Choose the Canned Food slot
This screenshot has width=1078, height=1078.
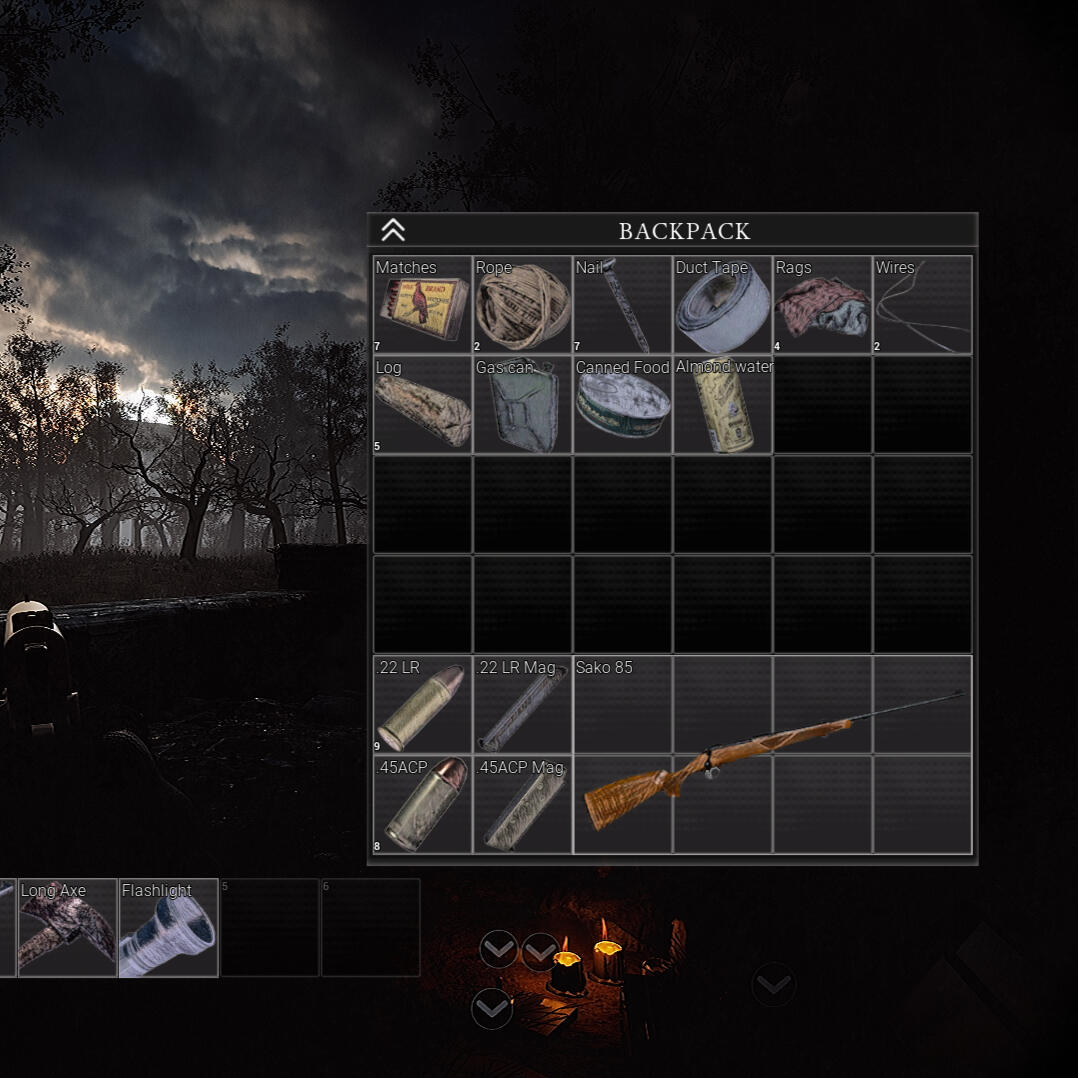point(622,405)
